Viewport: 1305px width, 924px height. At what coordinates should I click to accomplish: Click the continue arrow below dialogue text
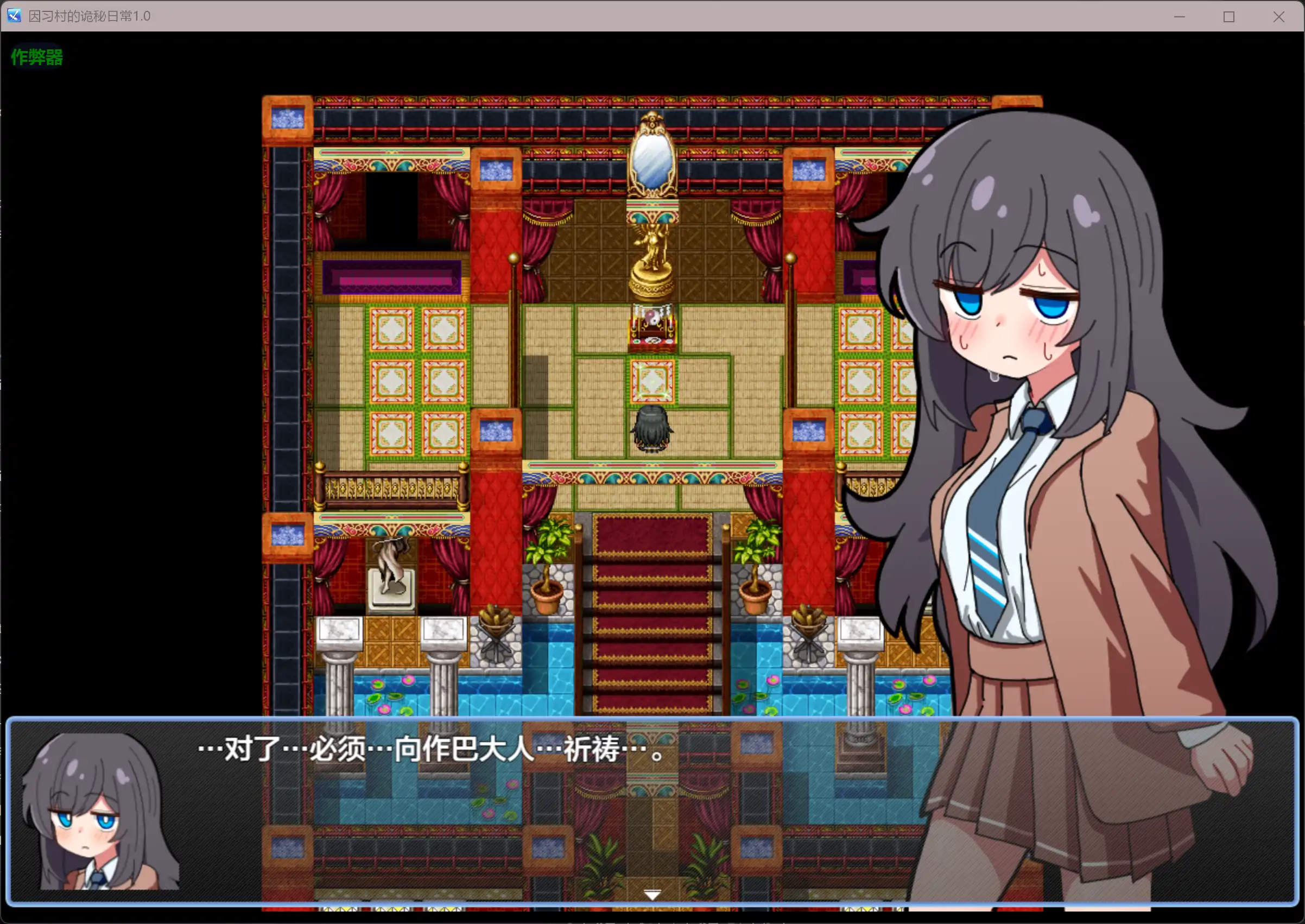[x=652, y=893]
